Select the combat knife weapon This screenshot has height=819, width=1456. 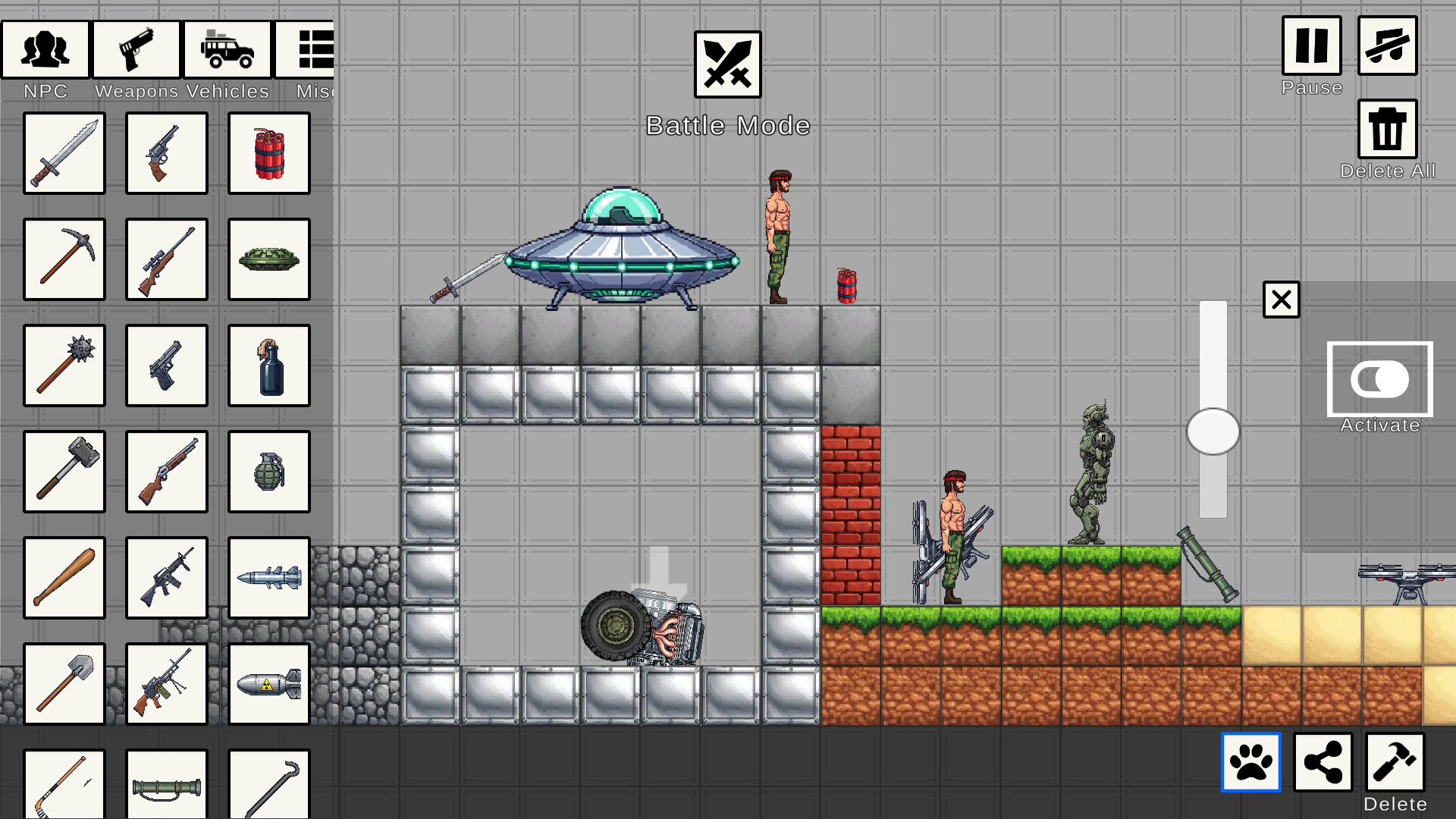pos(64,153)
